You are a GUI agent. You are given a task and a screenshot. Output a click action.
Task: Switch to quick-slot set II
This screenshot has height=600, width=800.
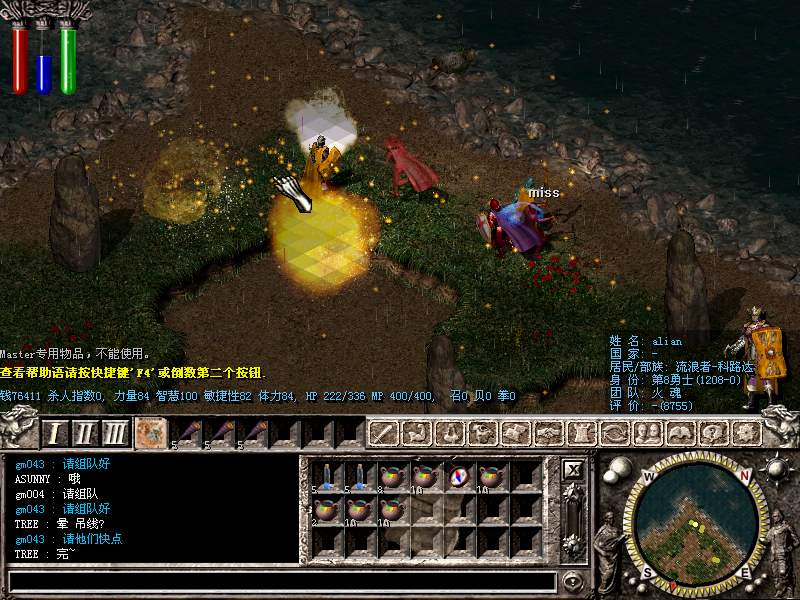coord(86,433)
